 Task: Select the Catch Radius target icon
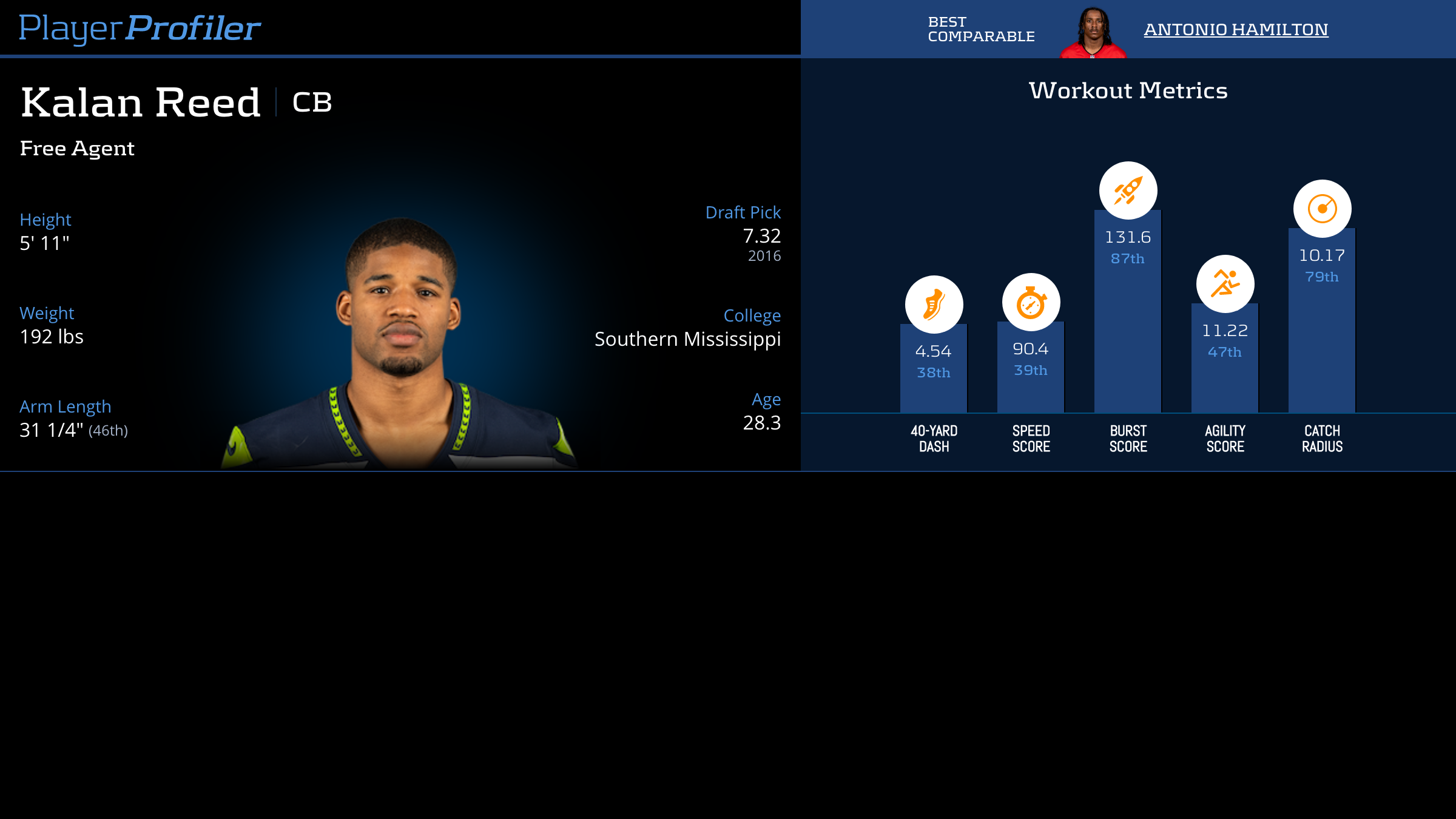(1322, 209)
